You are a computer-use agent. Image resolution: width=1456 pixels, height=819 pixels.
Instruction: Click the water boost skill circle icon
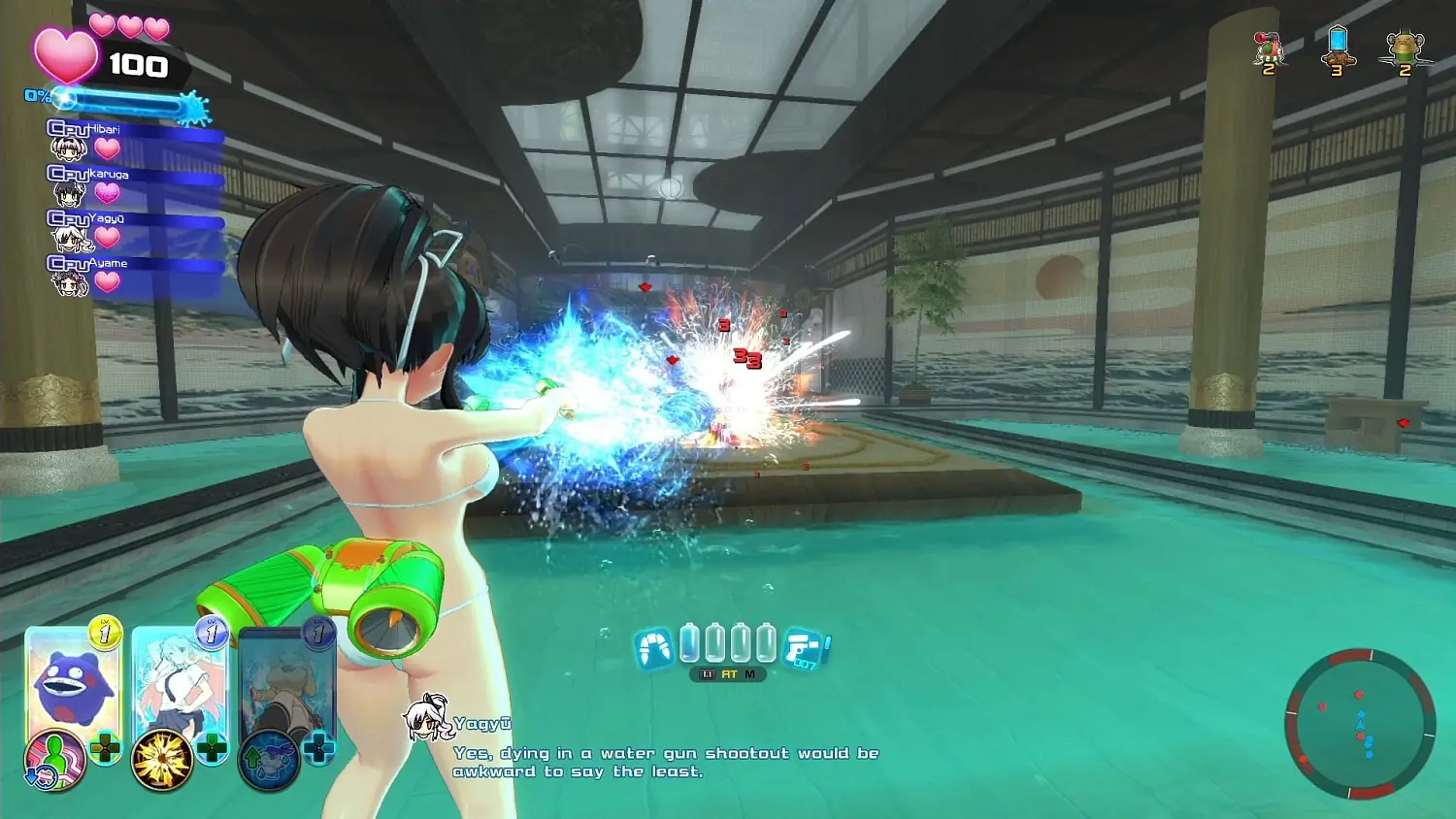pyautogui.click(x=267, y=759)
